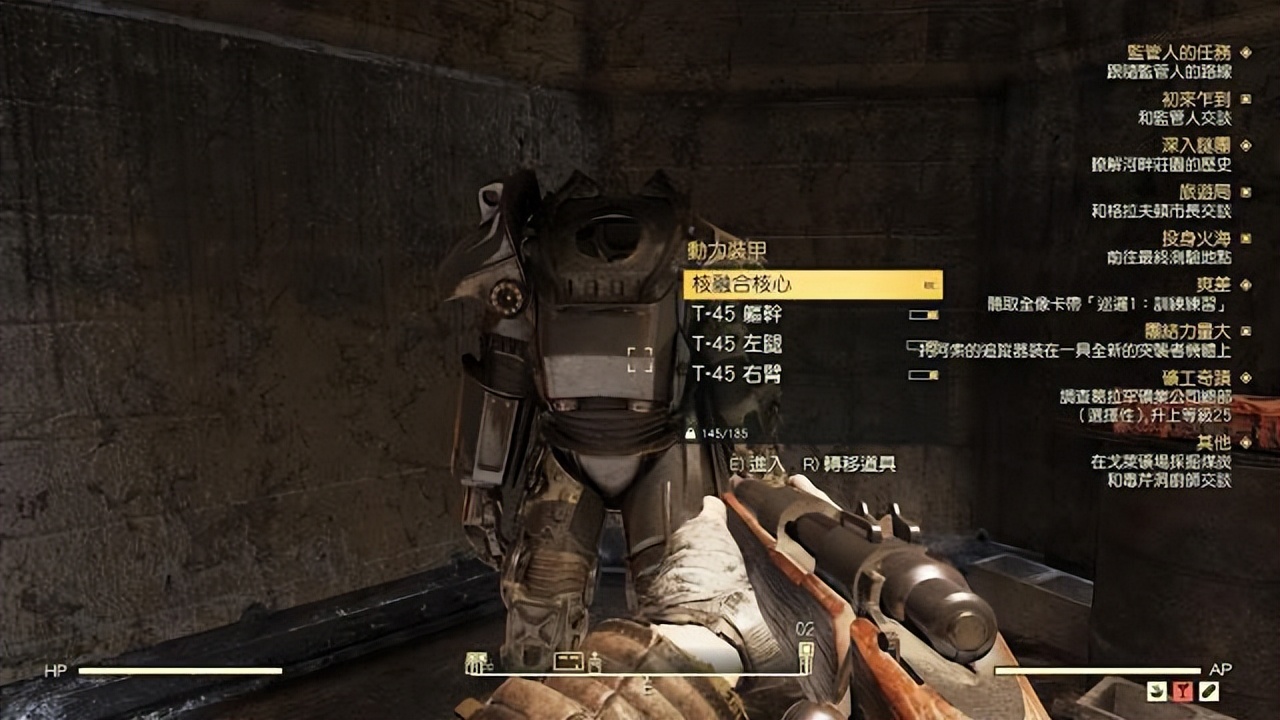Click the hunger bowl status icon

tap(1158, 690)
